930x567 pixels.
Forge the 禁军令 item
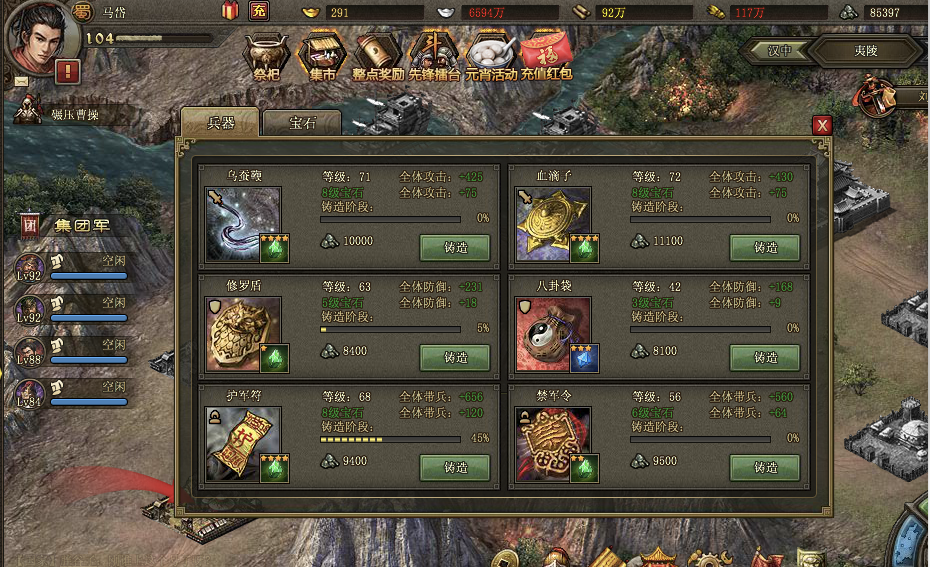coord(765,467)
